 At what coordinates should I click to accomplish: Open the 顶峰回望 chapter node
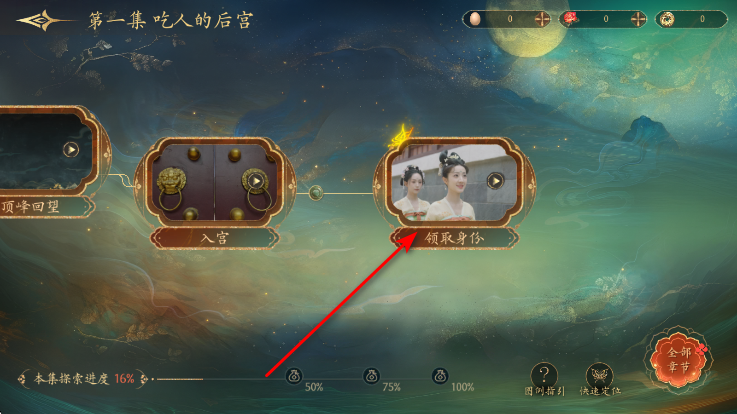point(71,150)
